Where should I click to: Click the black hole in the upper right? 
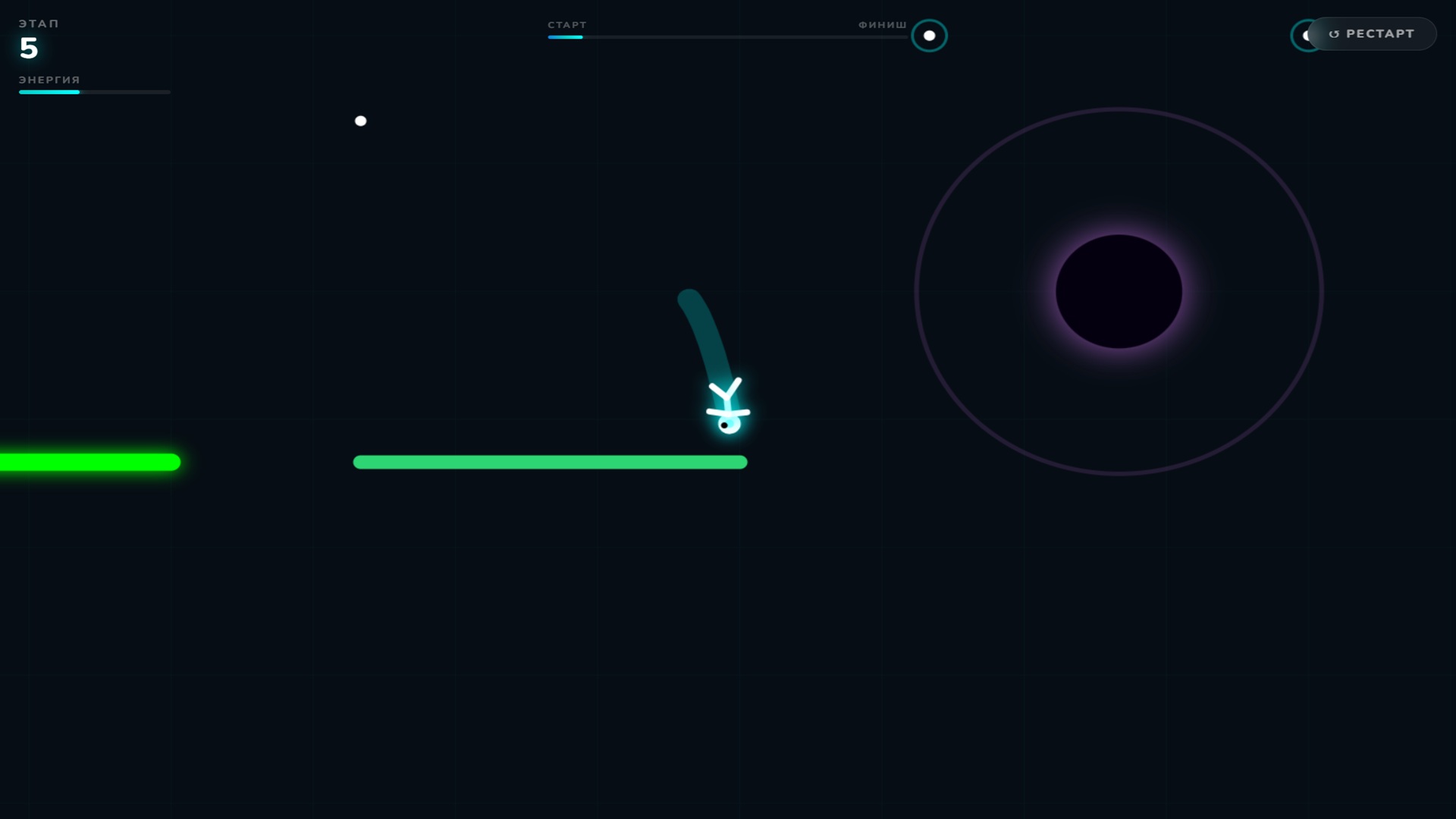[1118, 292]
